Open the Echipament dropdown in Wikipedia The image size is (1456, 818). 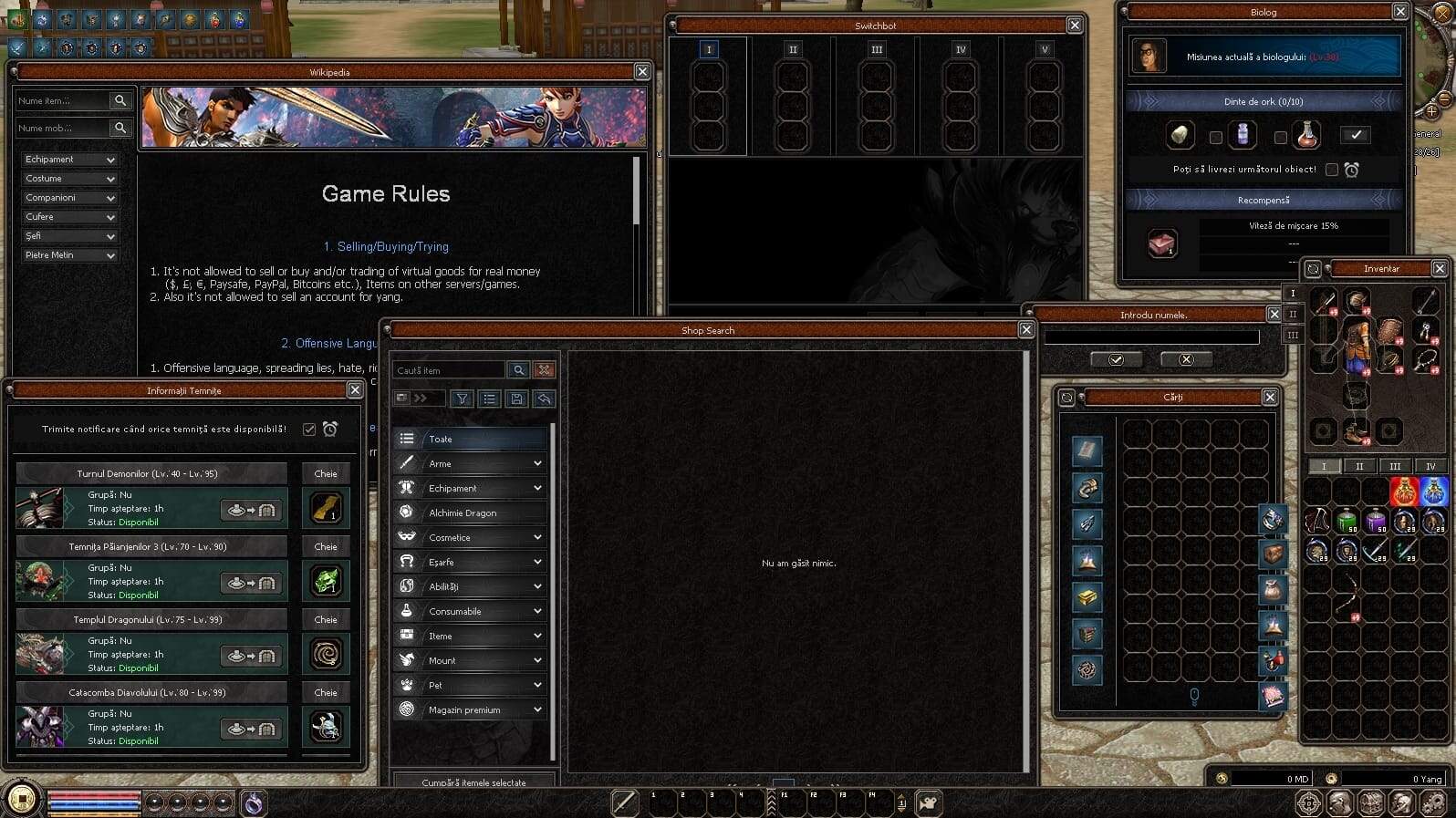(x=70, y=160)
